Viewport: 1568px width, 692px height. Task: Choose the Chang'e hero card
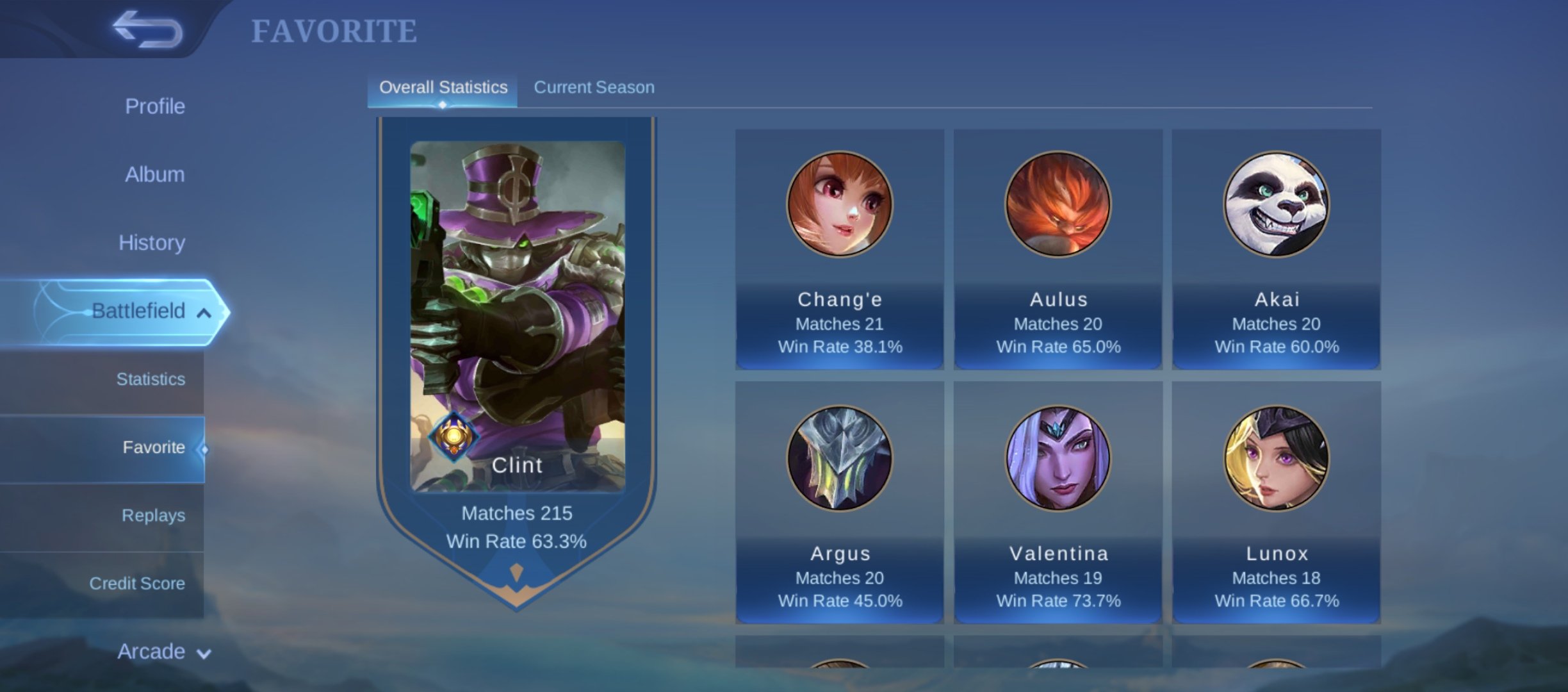tap(839, 249)
